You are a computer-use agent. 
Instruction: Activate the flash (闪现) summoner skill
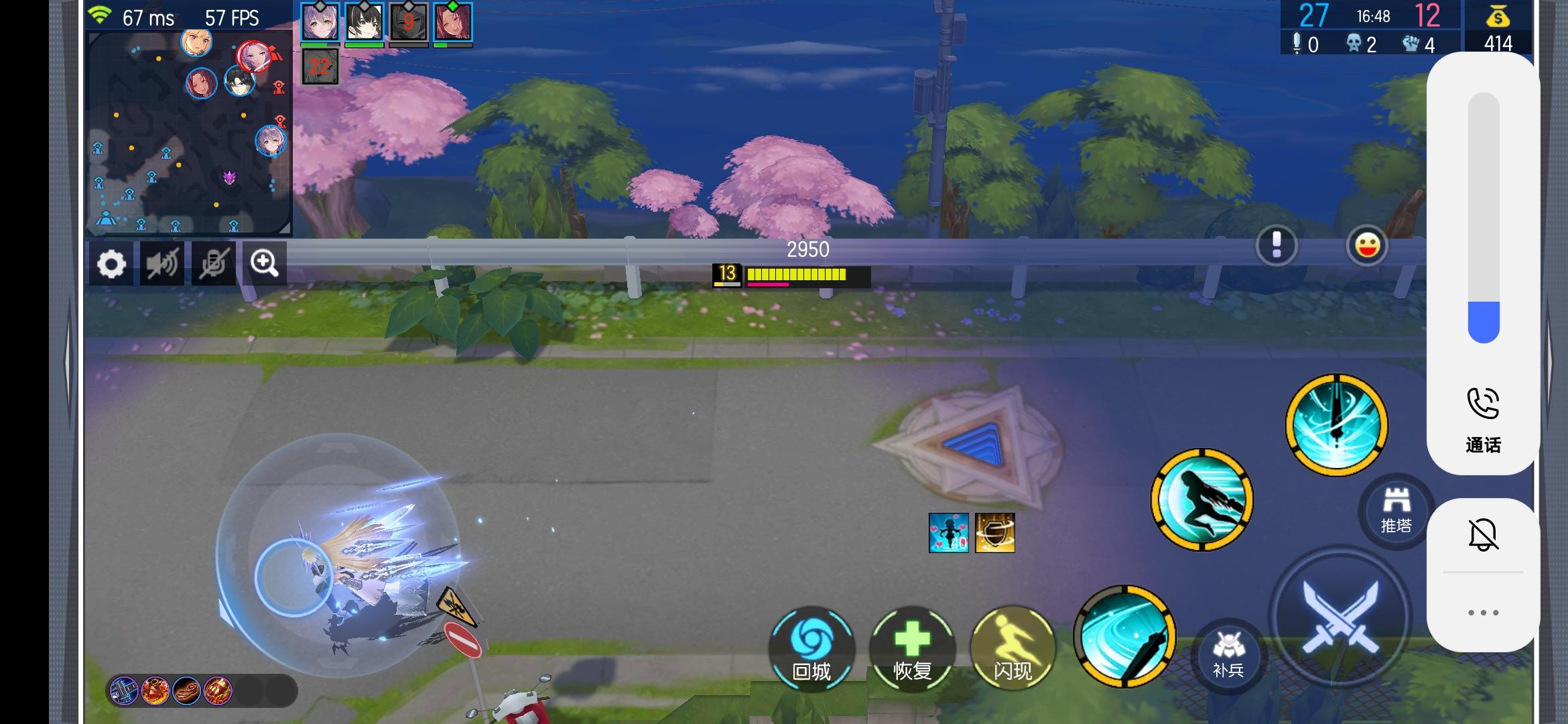tap(1012, 648)
